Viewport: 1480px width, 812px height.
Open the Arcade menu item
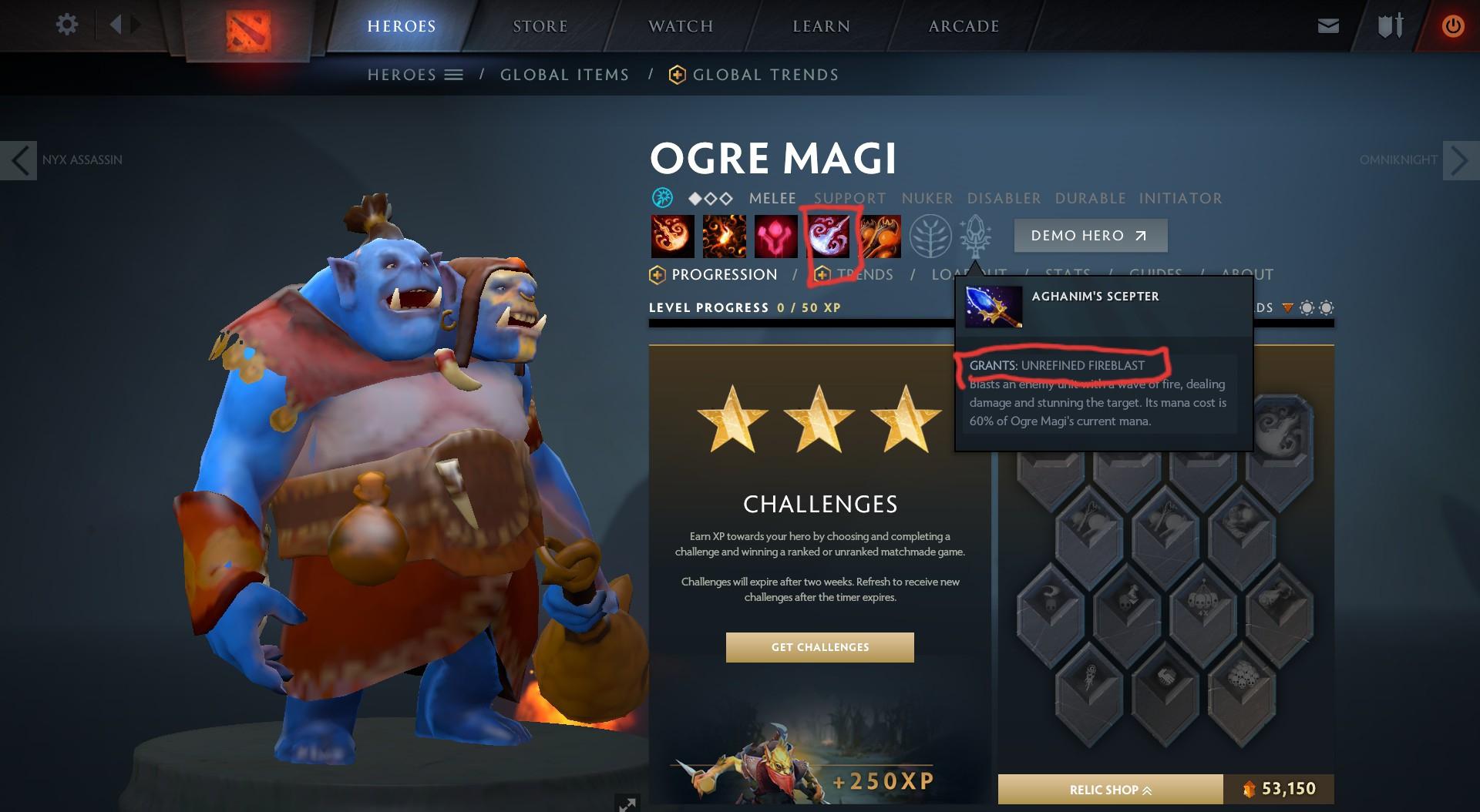(x=962, y=25)
